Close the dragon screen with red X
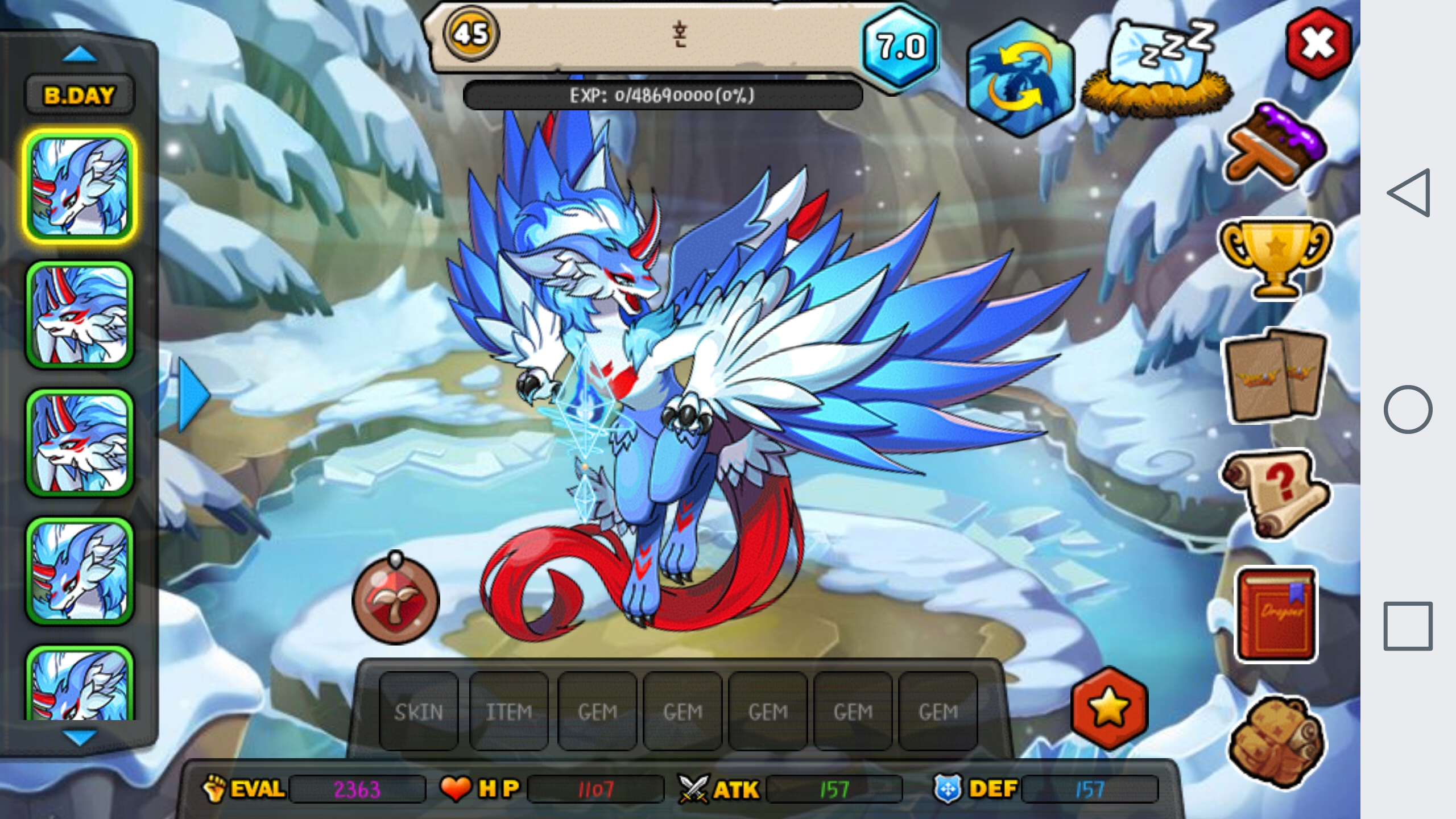Image resolution: width=1456 pixels, height=819 pixels. pyautogui.click(x=1318, y=44)
